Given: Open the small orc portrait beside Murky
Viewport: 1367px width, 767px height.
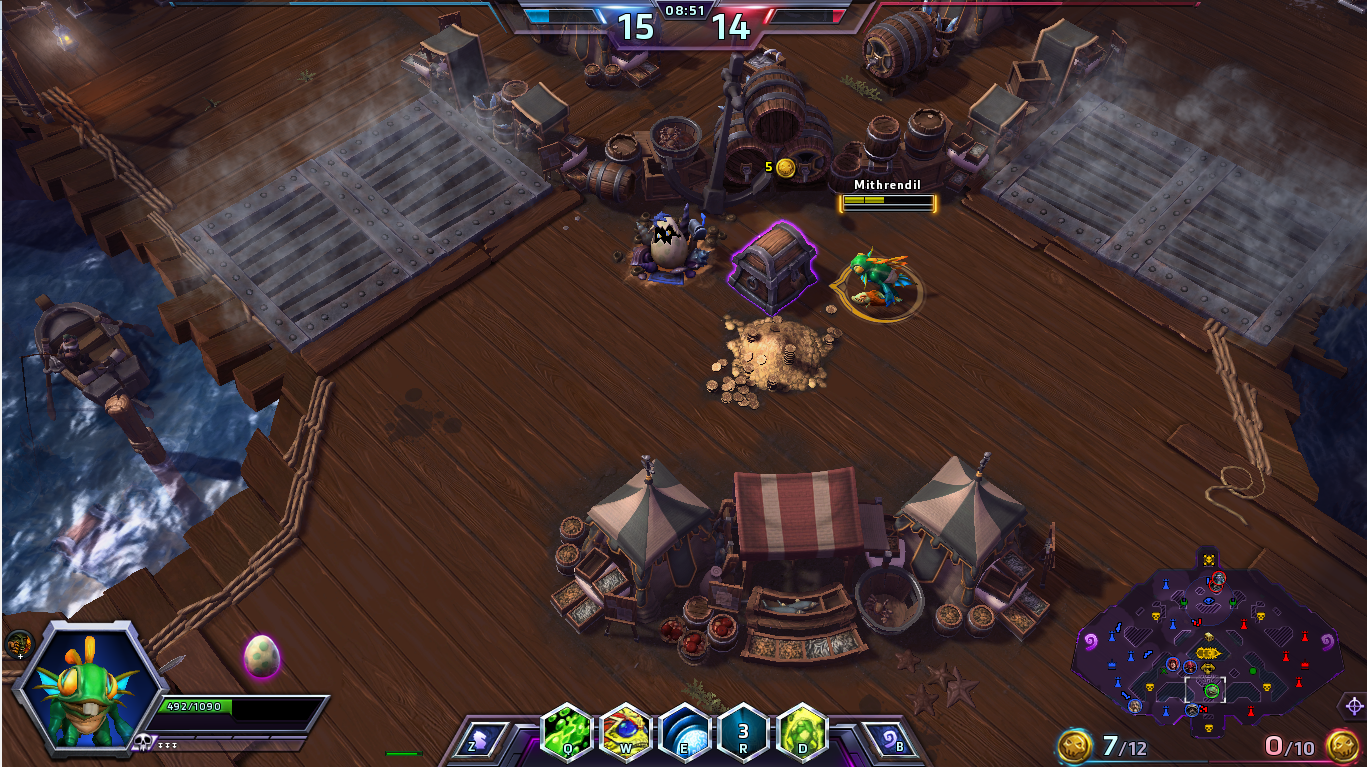Looking at the screenshot, I should coord(17,644).
